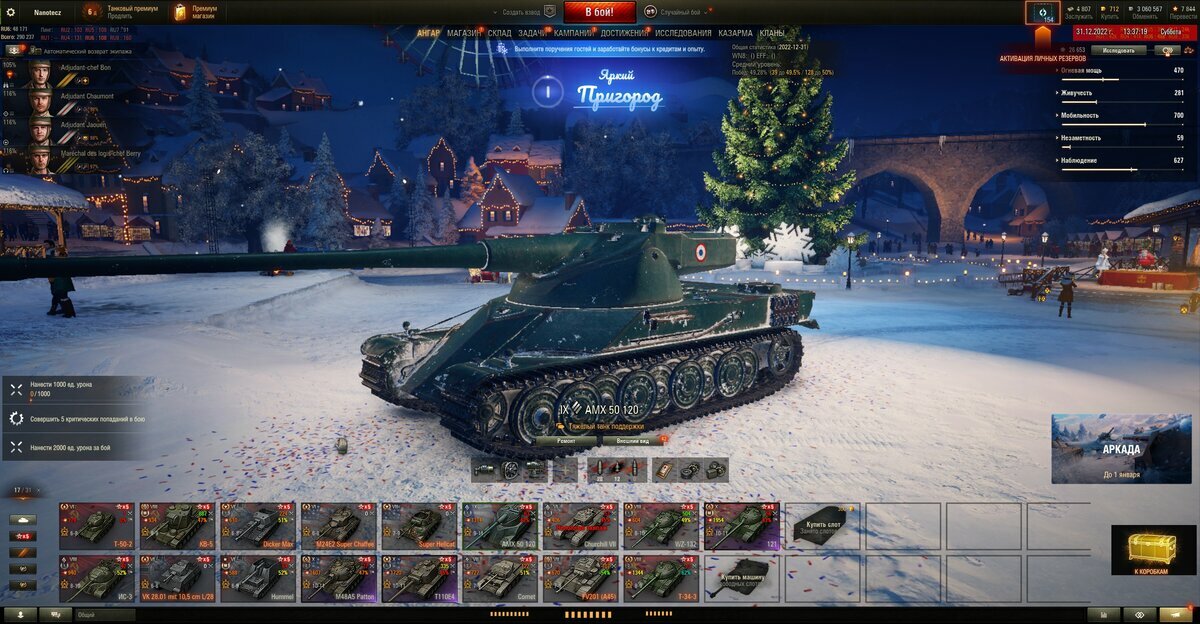Select the Super Hellcat tank tile

coord(420,525)
